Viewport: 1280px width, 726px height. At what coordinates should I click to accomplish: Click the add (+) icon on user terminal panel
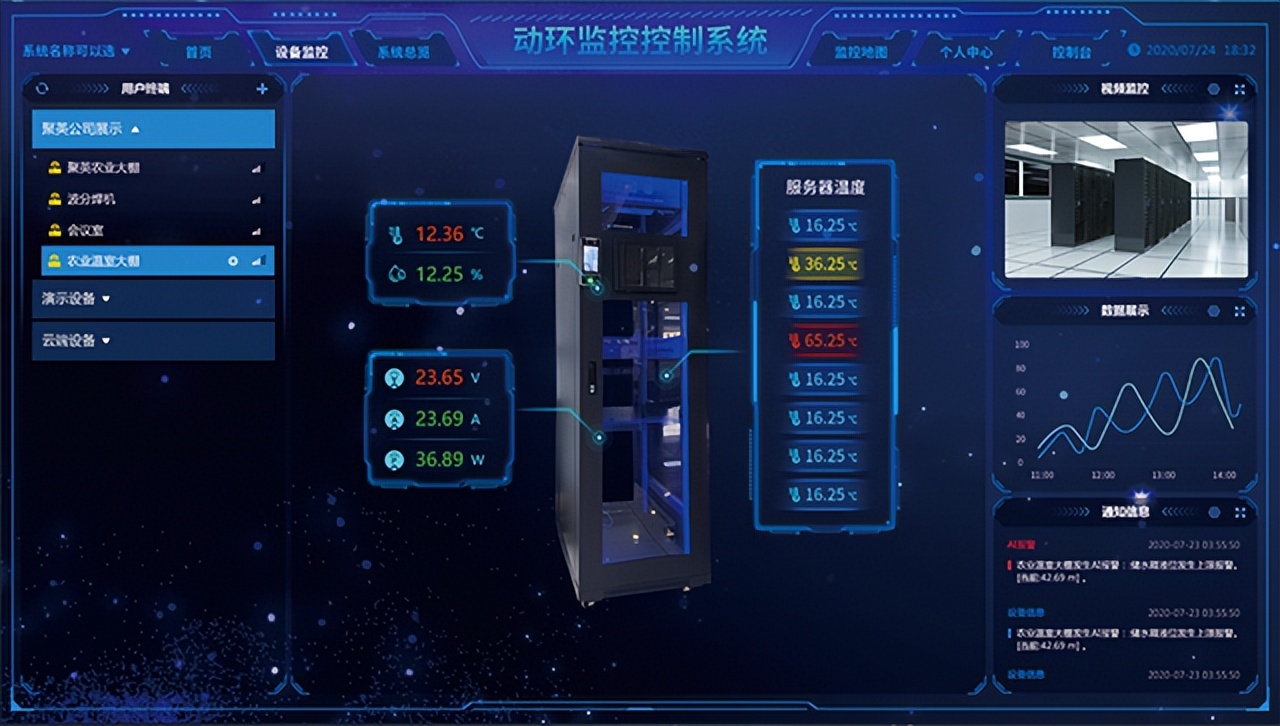(261, 89)
